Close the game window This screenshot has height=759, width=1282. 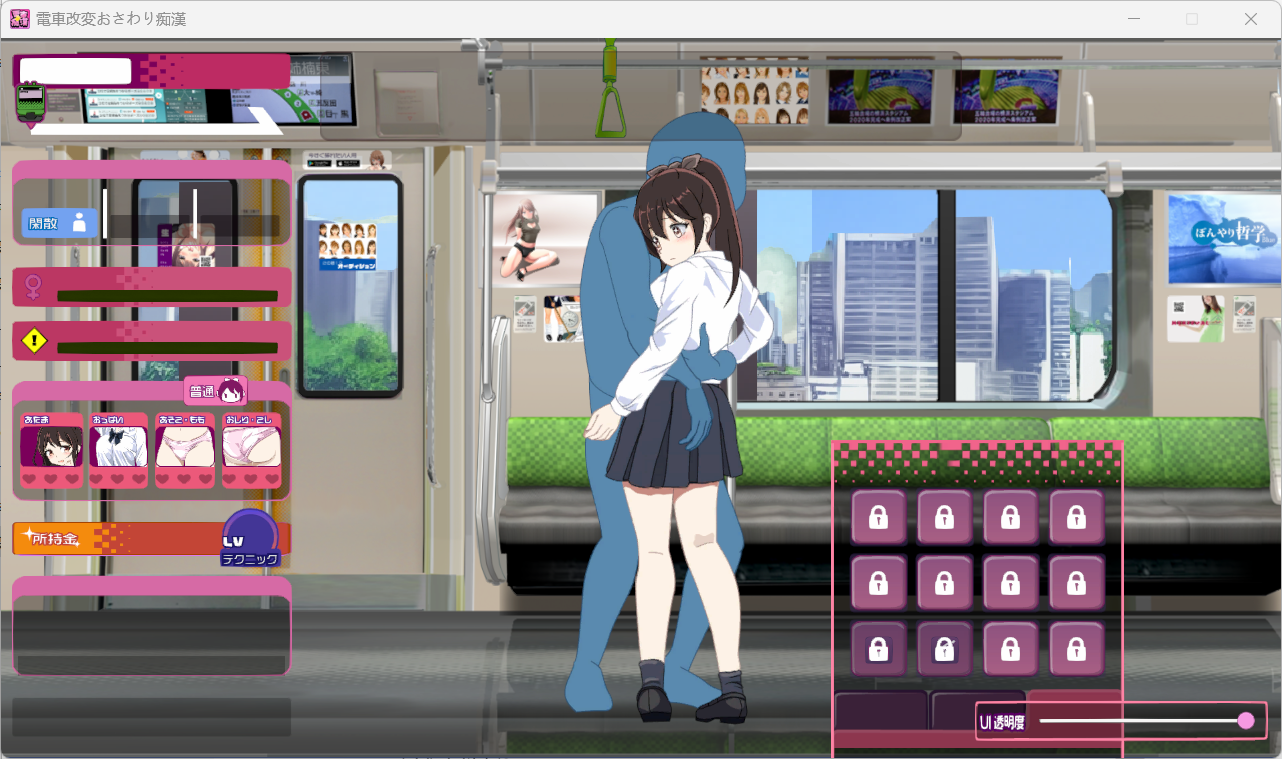(1250, 19)
